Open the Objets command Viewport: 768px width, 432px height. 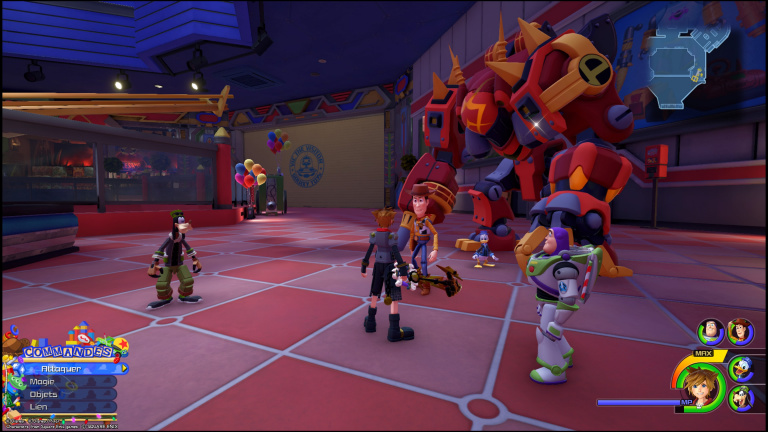click(58, 394)
